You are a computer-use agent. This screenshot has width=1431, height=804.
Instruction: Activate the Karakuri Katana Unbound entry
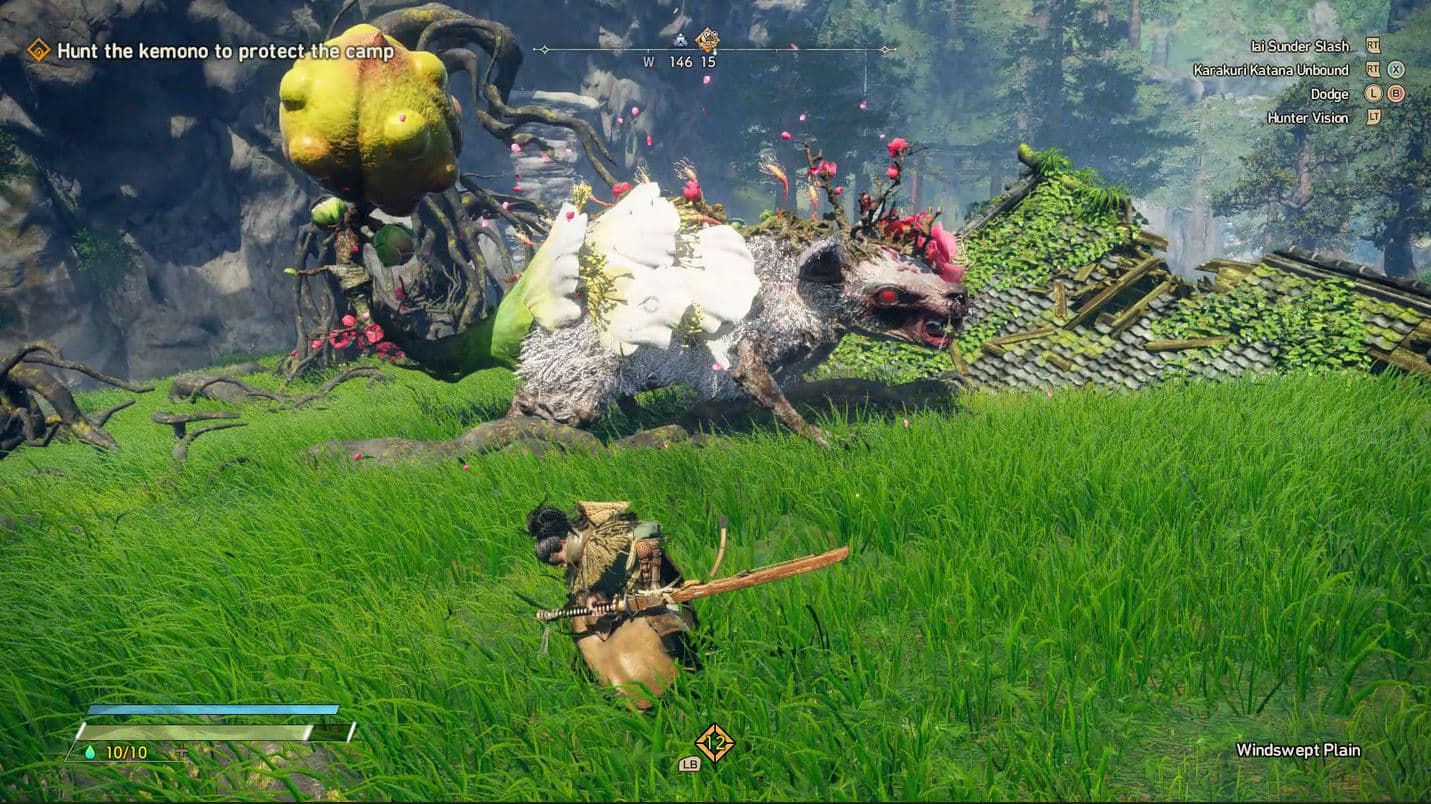1270,70
